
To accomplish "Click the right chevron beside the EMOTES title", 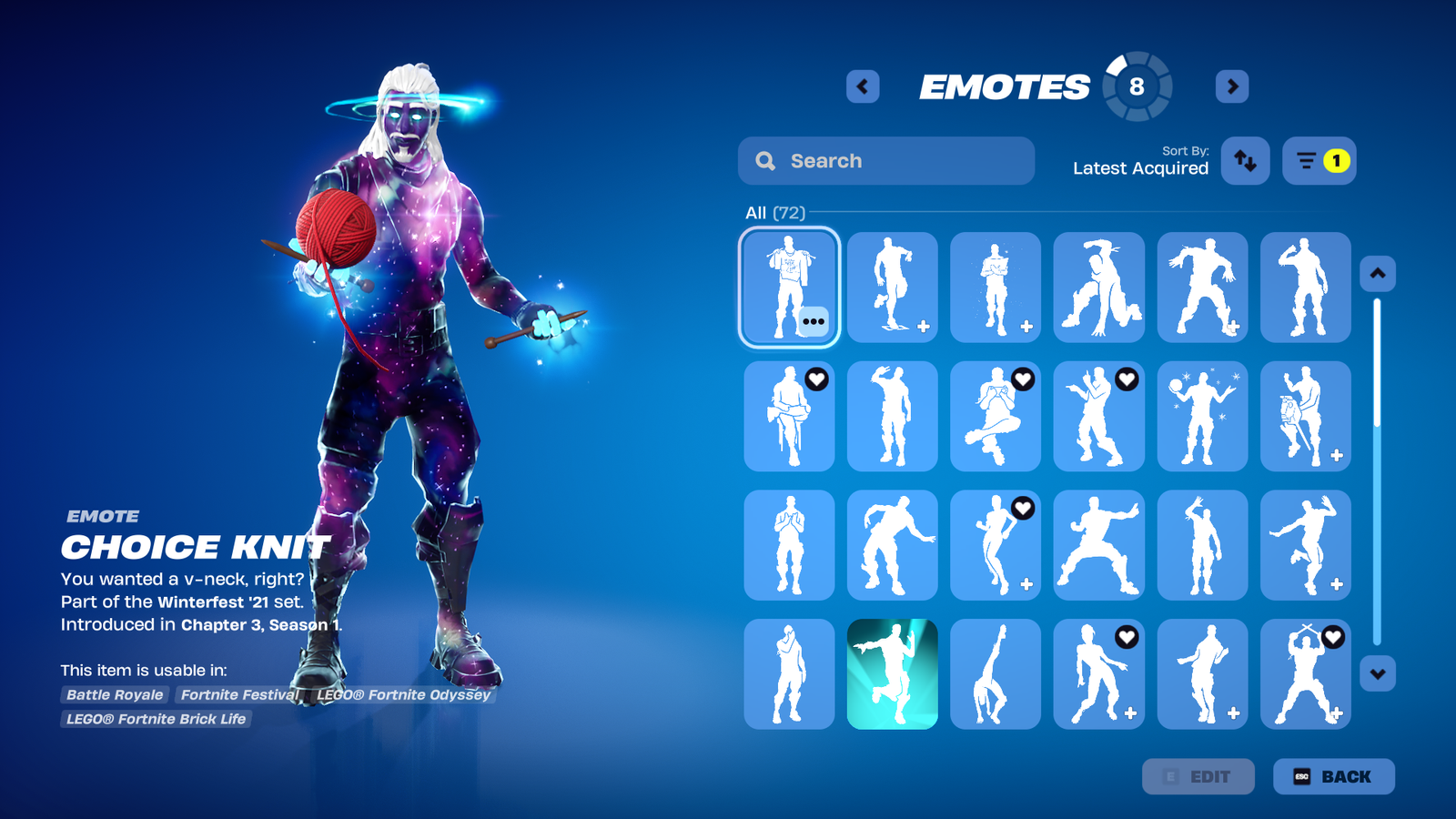I will 1231,86.
